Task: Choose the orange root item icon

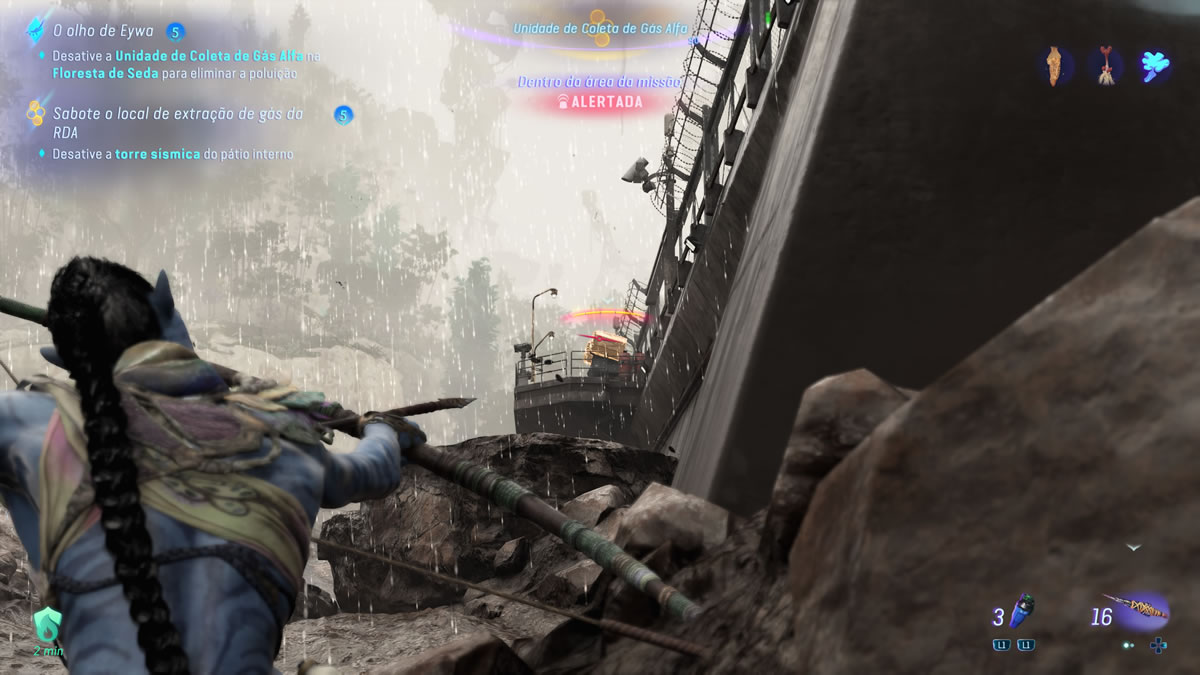Action: 1055,66
